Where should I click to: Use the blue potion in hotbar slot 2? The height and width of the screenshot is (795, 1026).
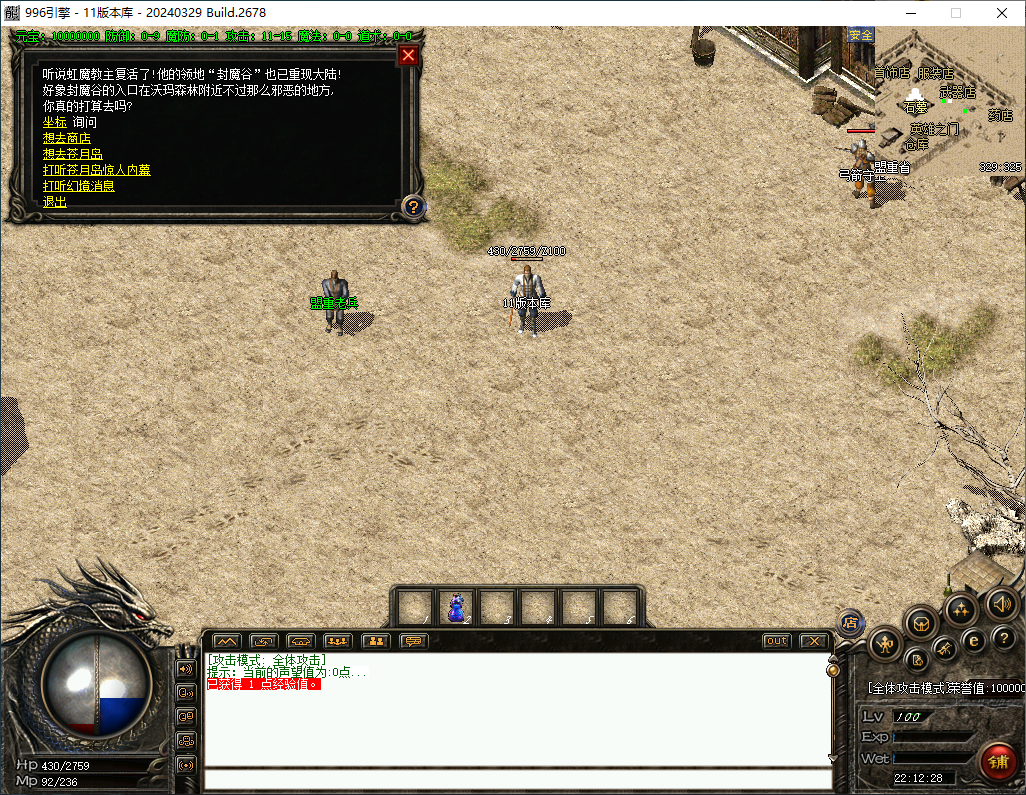(456, 607)
